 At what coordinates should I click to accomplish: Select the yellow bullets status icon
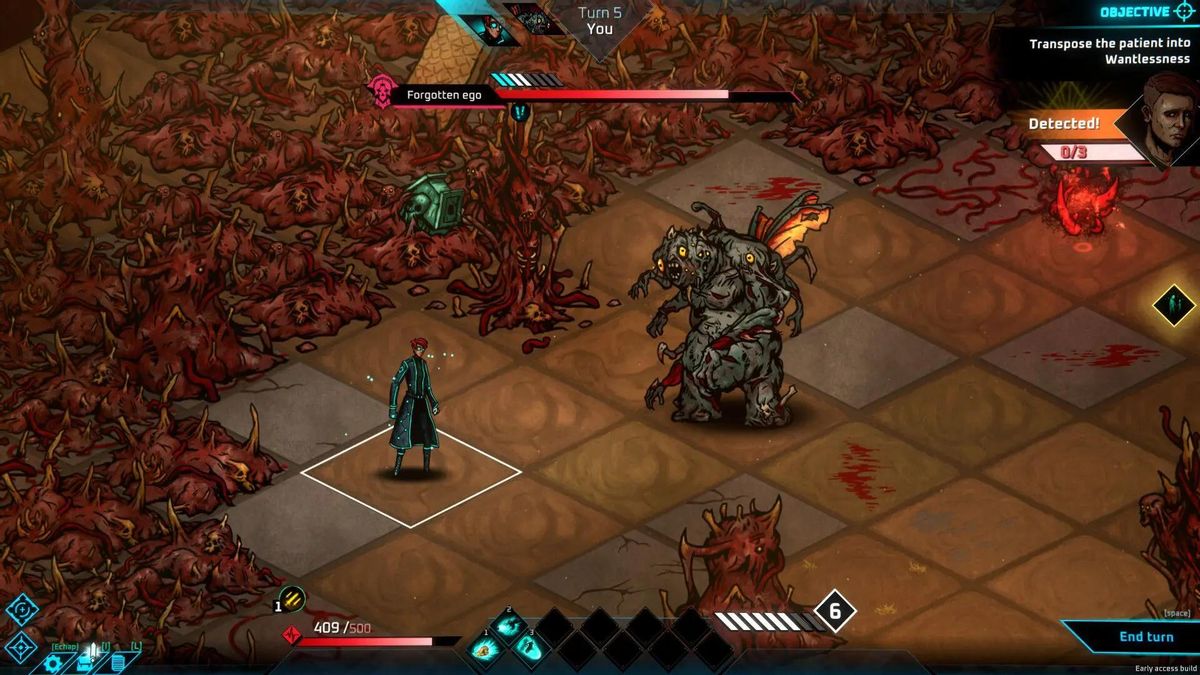(291, 600)
